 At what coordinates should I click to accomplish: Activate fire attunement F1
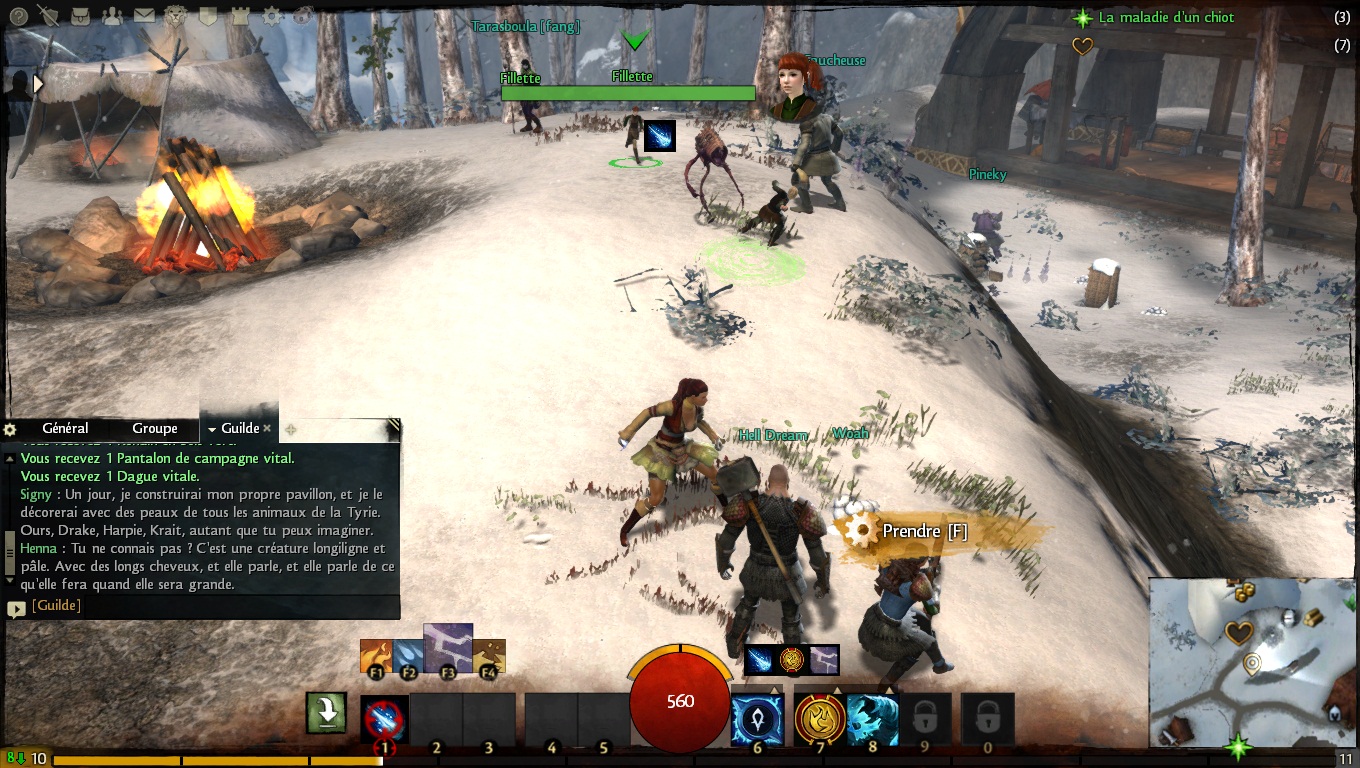(376, 657)
